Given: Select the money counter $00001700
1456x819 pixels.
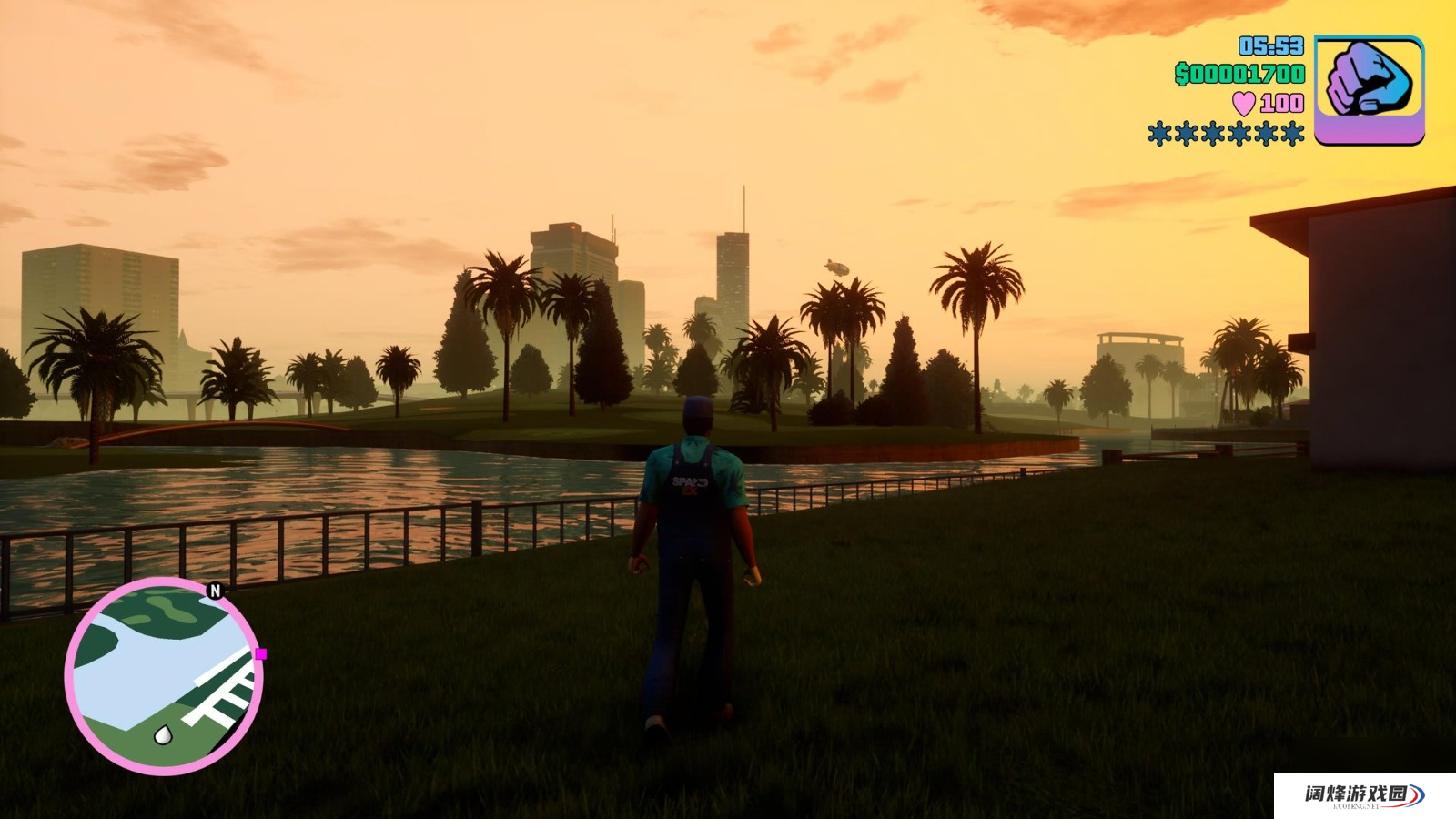Looking at the screenshot, I should point(1239,74).
